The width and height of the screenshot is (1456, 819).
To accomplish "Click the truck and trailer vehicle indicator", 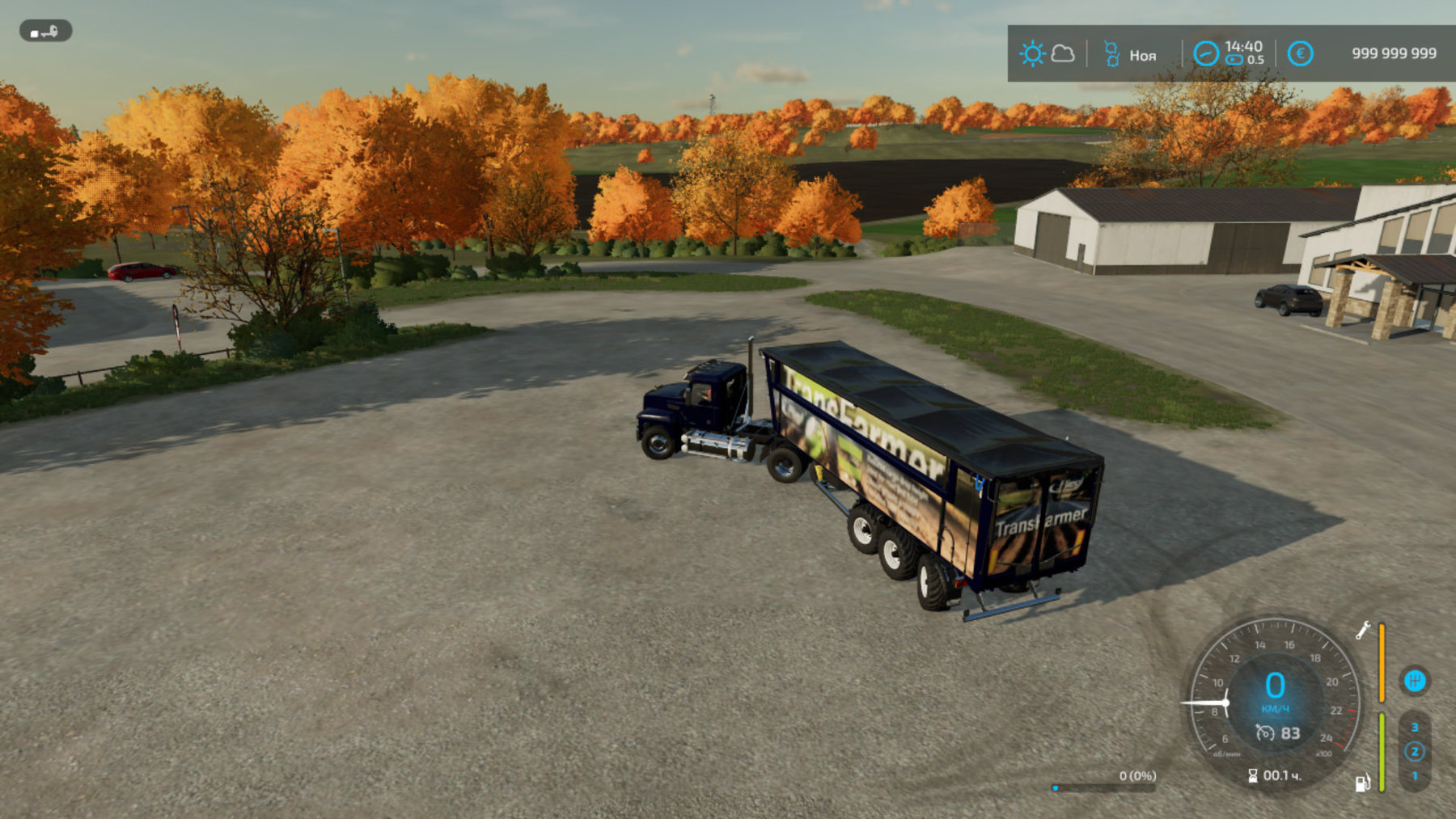I will [45, 32].
